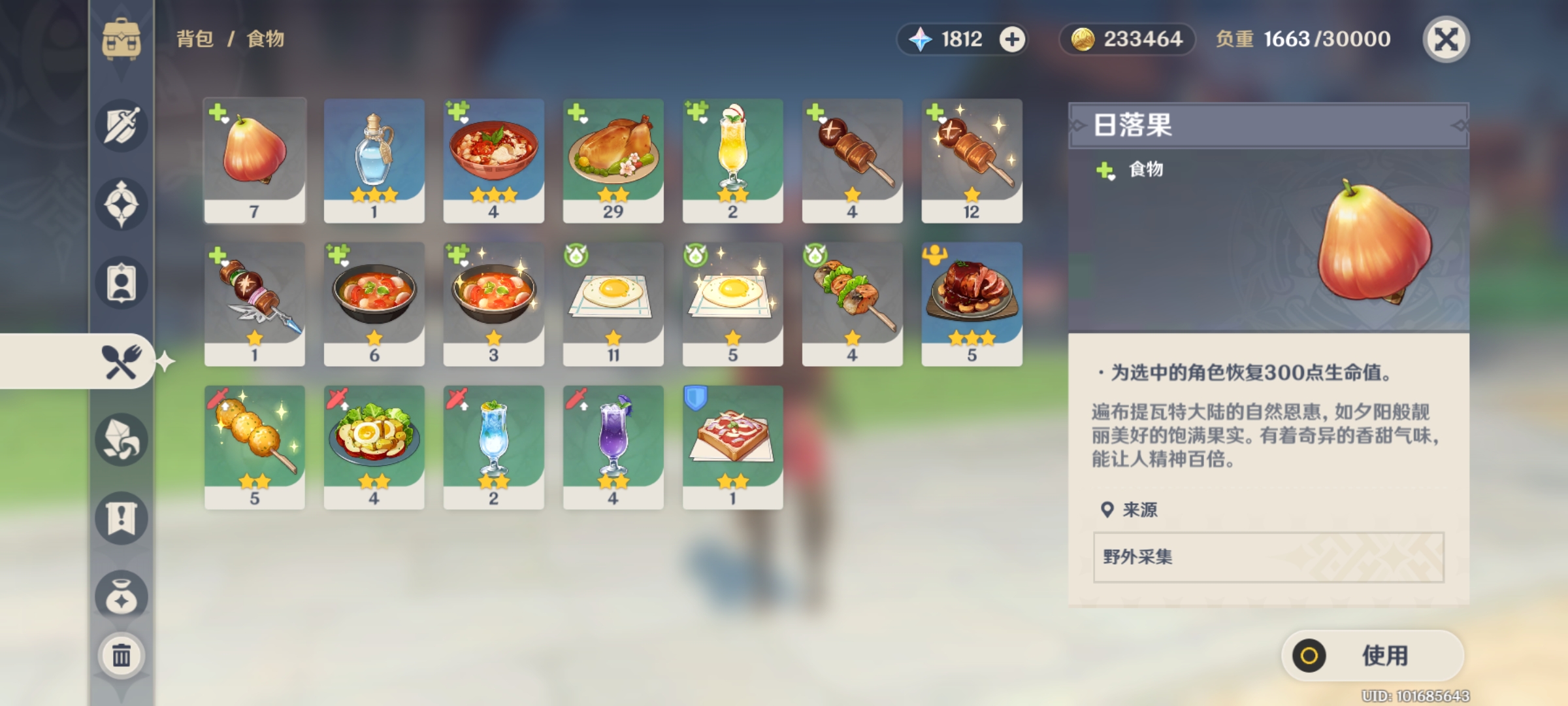Pick the yellow apple cider drink
The image size is (1568, 706).
(733, 160)
